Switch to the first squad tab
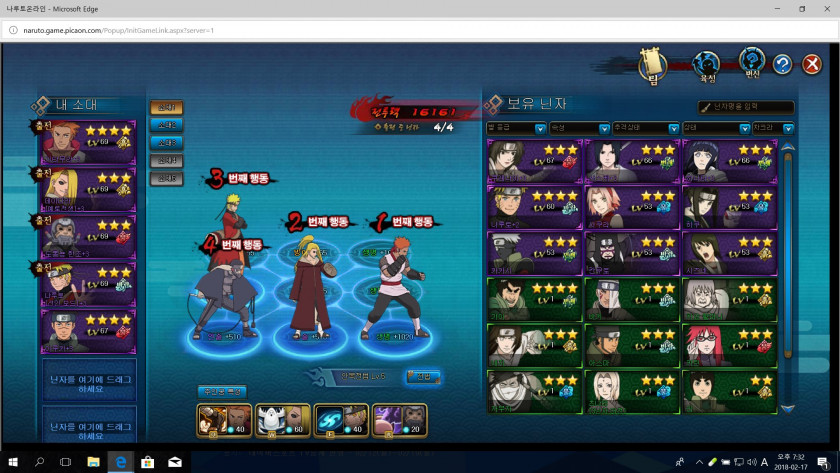Viewport: 840px width, 473px height. pyautogui.click(x=167, y=107)
